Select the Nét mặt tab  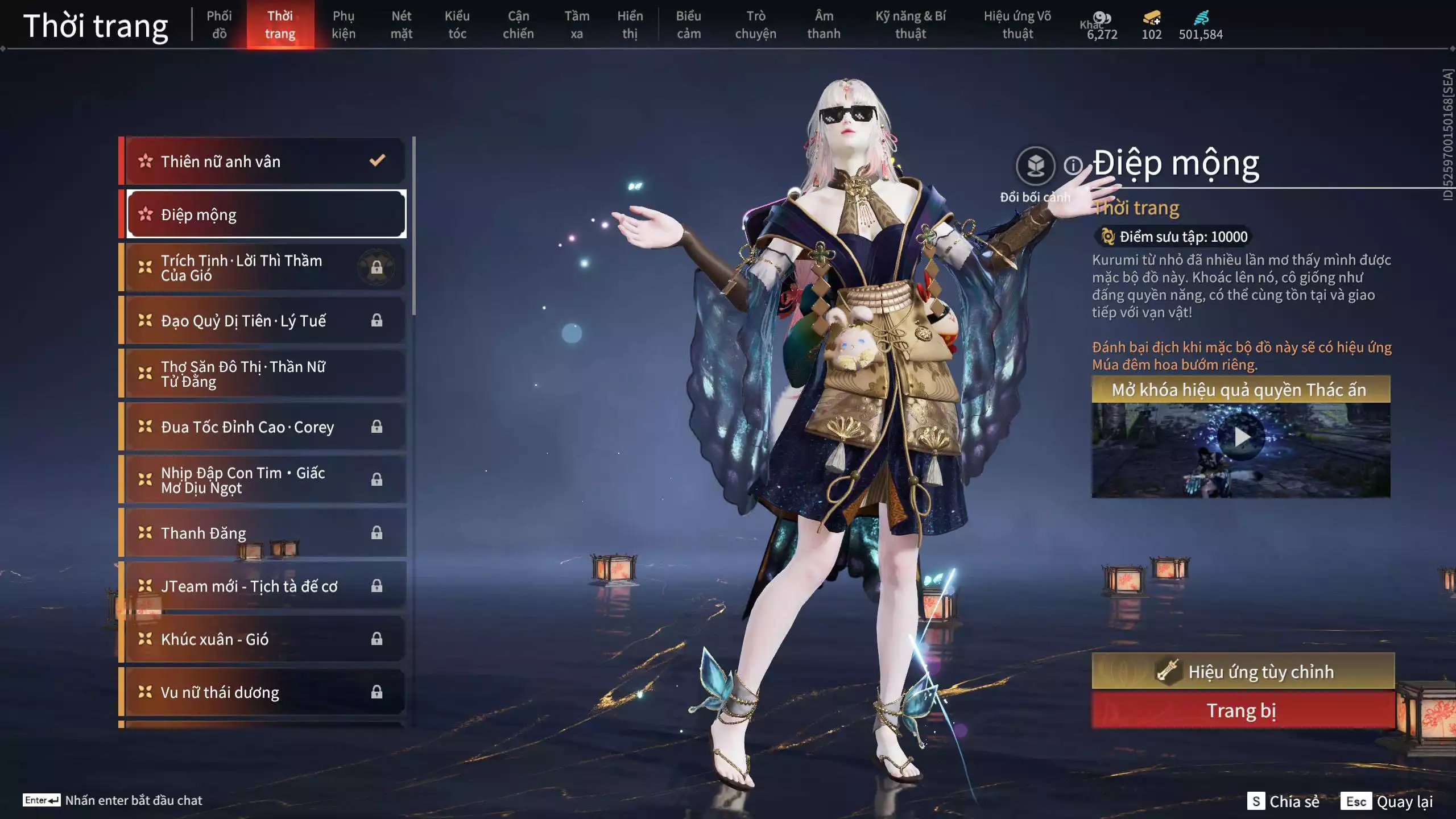[x=401, y=25]
